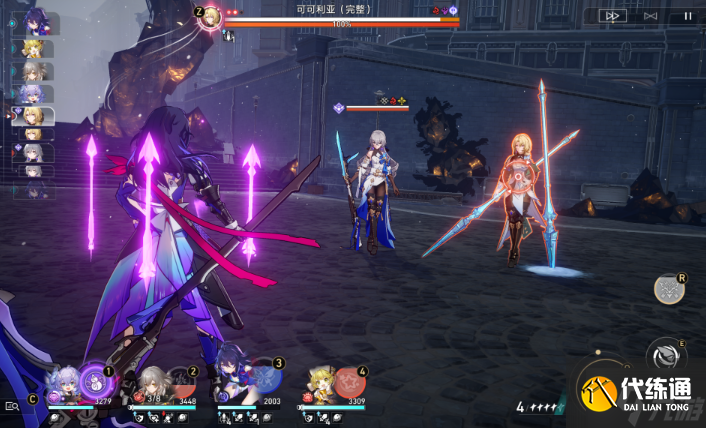Toggle the double-speed battle button
This screenshot has height=428, width=706.
[x=613, y=15]
